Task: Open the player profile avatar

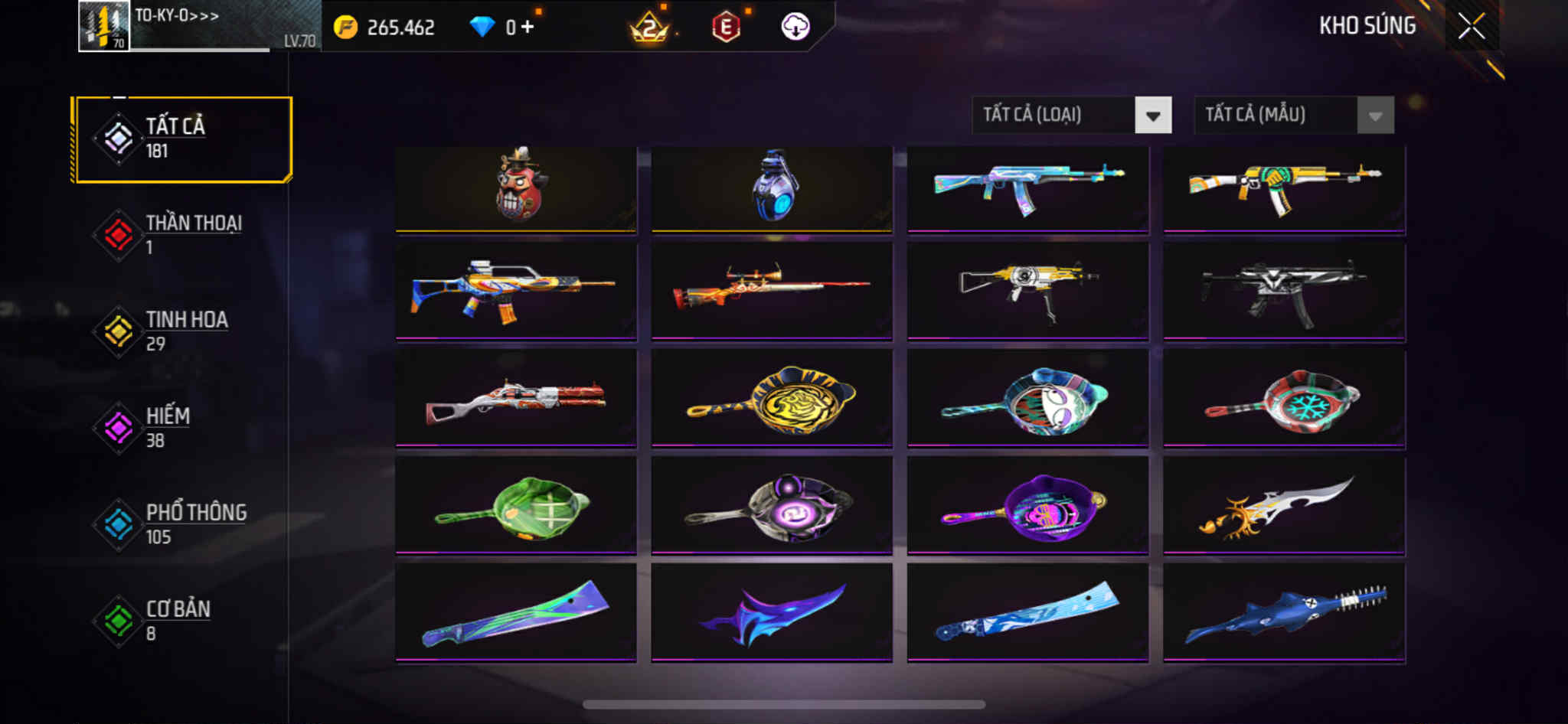Action: click(104, 27)
